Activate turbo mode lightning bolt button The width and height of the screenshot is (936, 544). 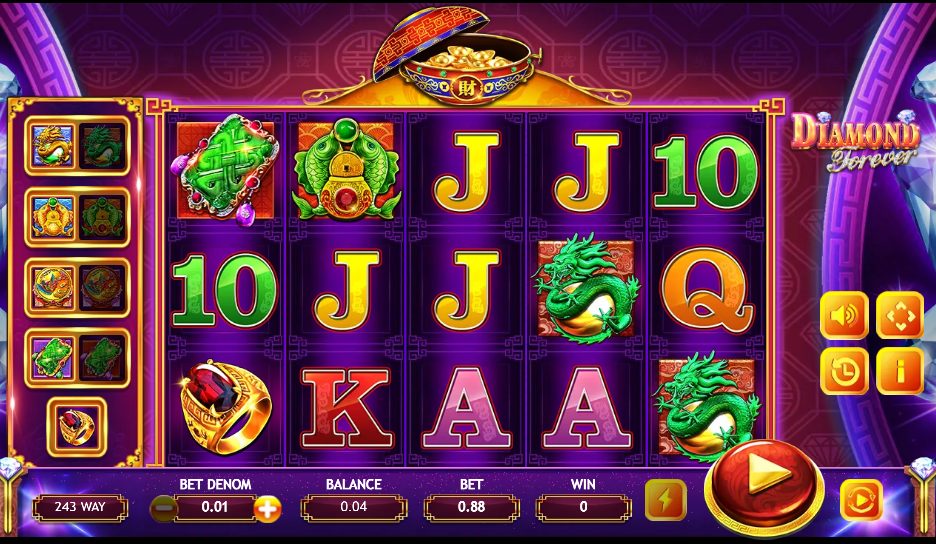665,500
